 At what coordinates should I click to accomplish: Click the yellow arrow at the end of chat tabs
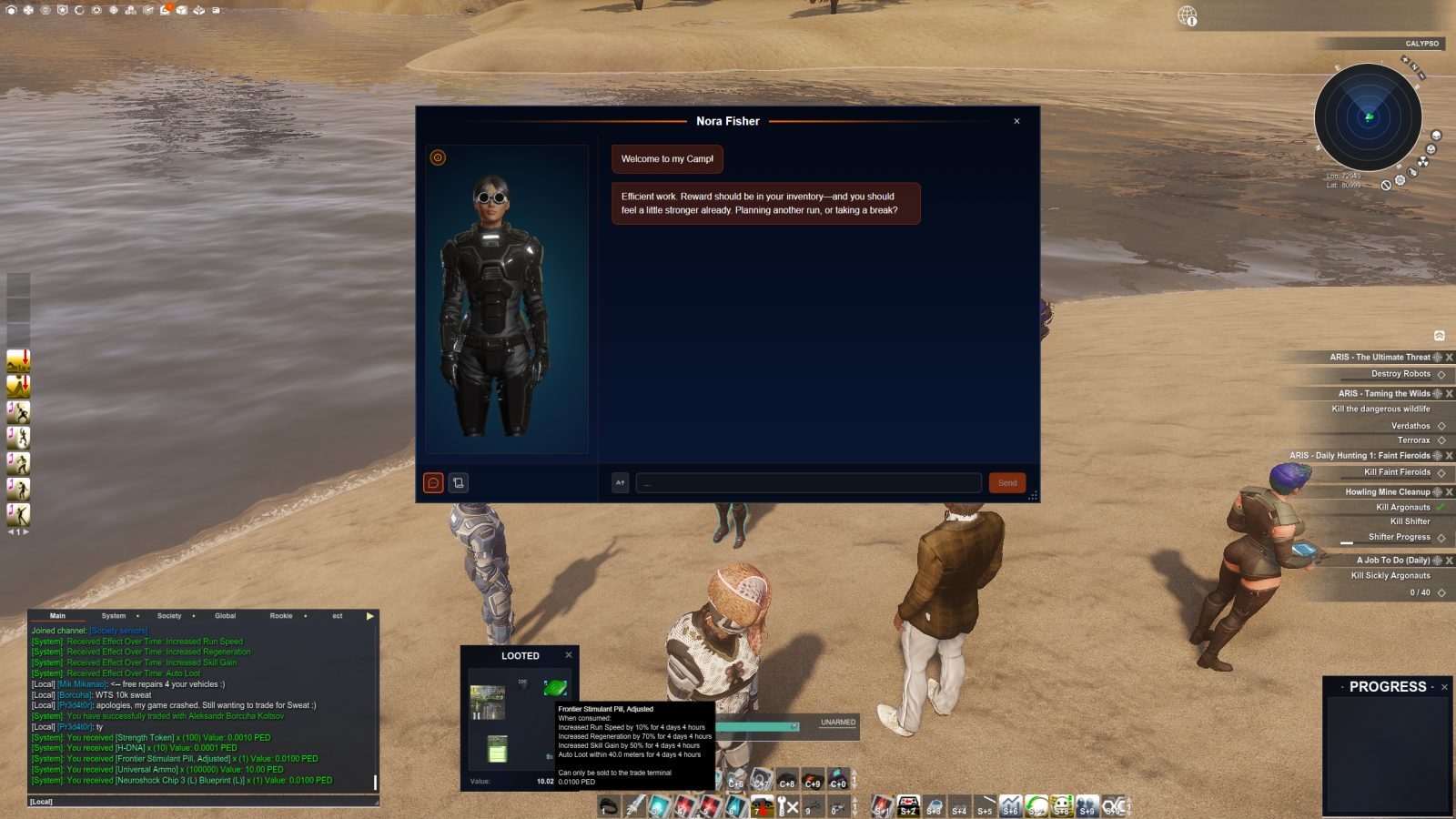369,616
